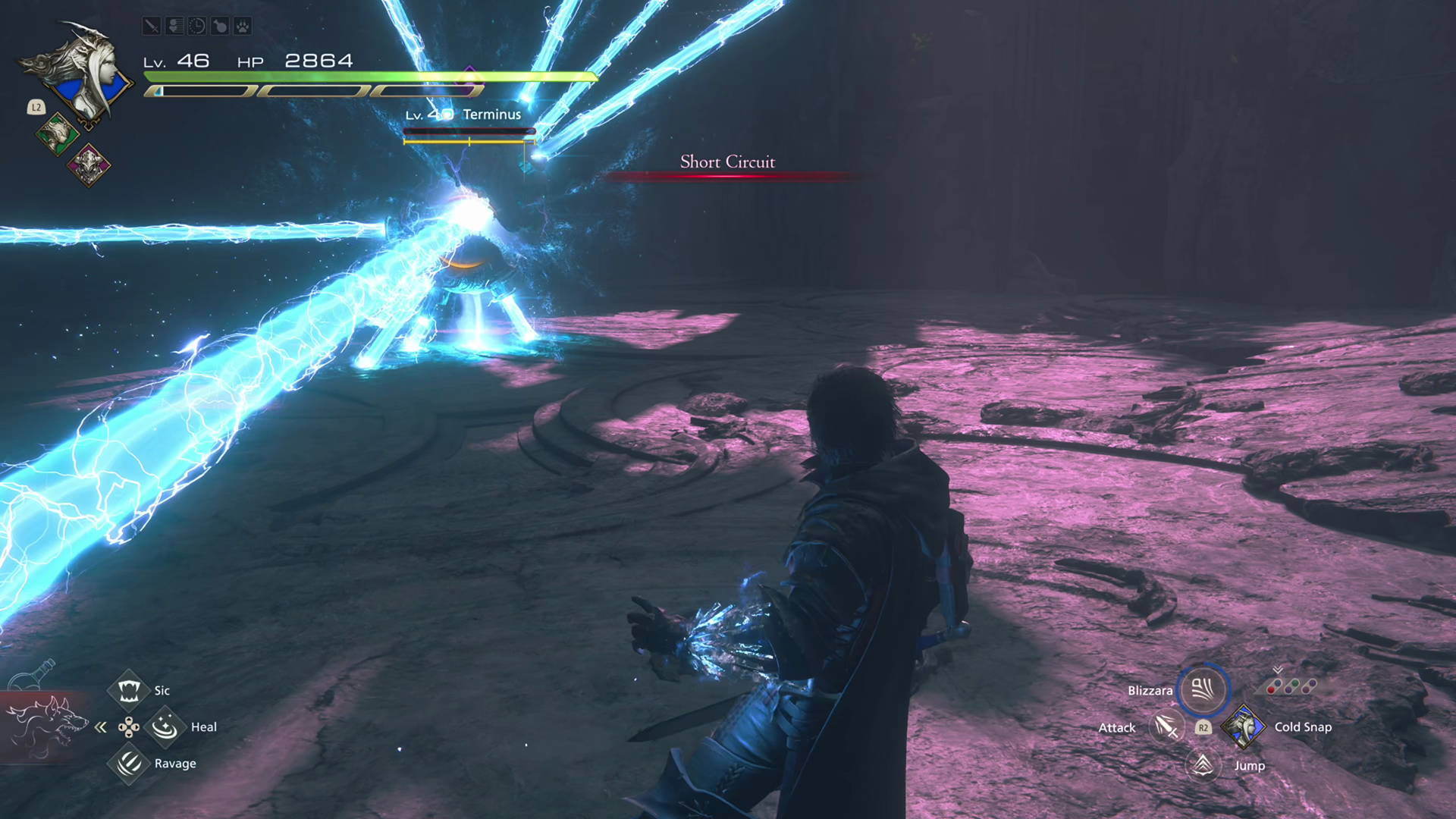Command Torgal to Sic
Viewport: 1456px width, 819px height.
pyautogui.click(x=128, y=690)
